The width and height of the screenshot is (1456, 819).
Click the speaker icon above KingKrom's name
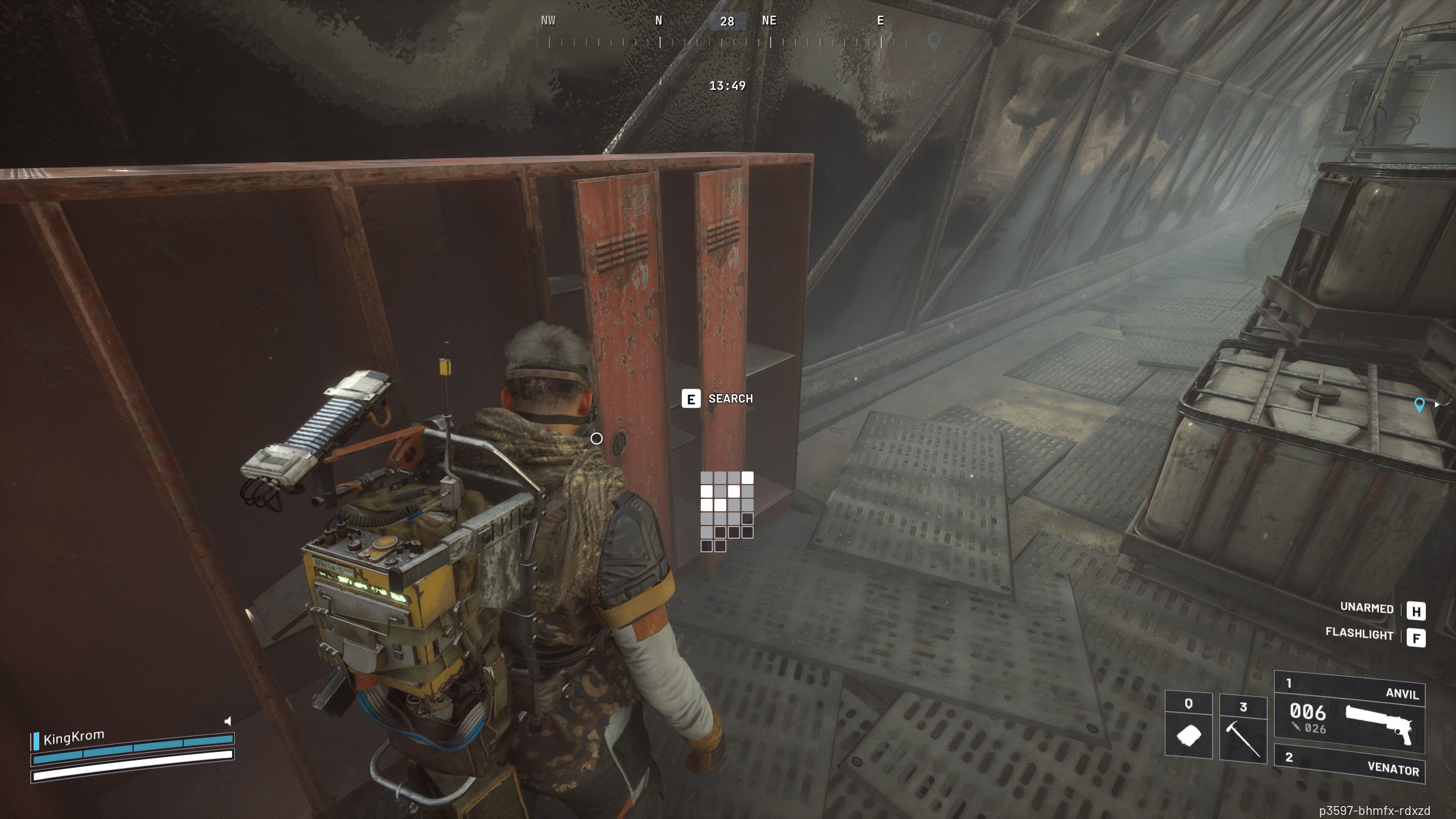click(x=226, y=722)
